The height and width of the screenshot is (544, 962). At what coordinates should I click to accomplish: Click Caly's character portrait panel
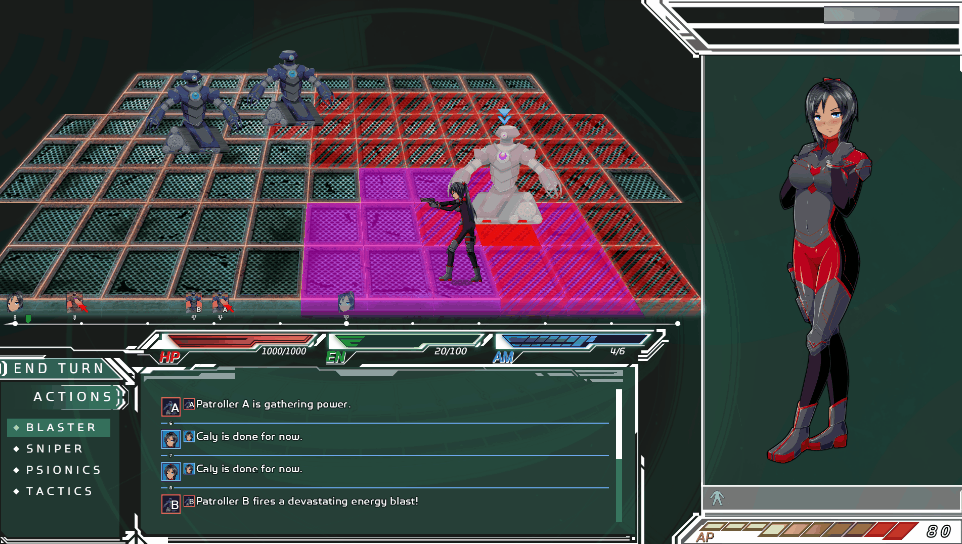830,270
